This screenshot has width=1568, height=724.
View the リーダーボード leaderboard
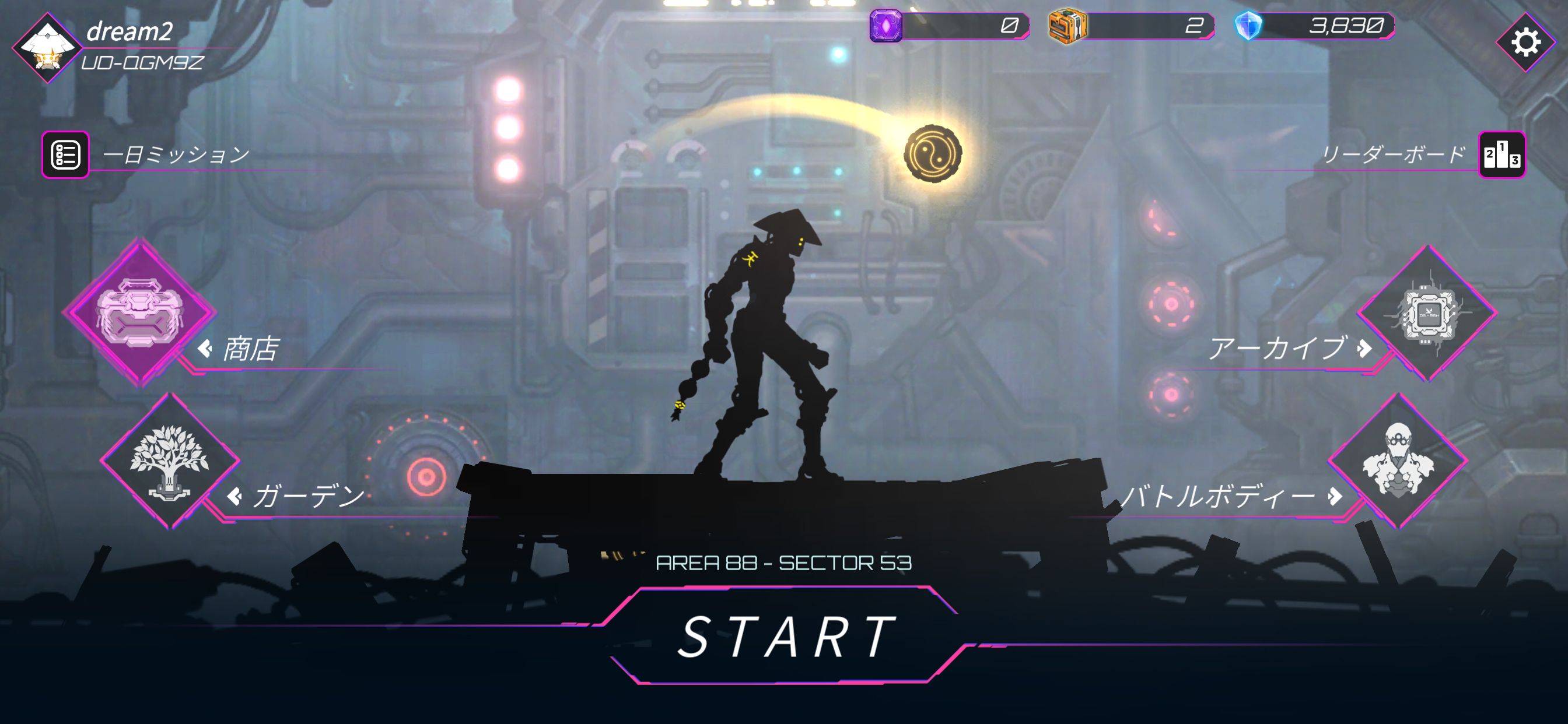point(1501,155)
